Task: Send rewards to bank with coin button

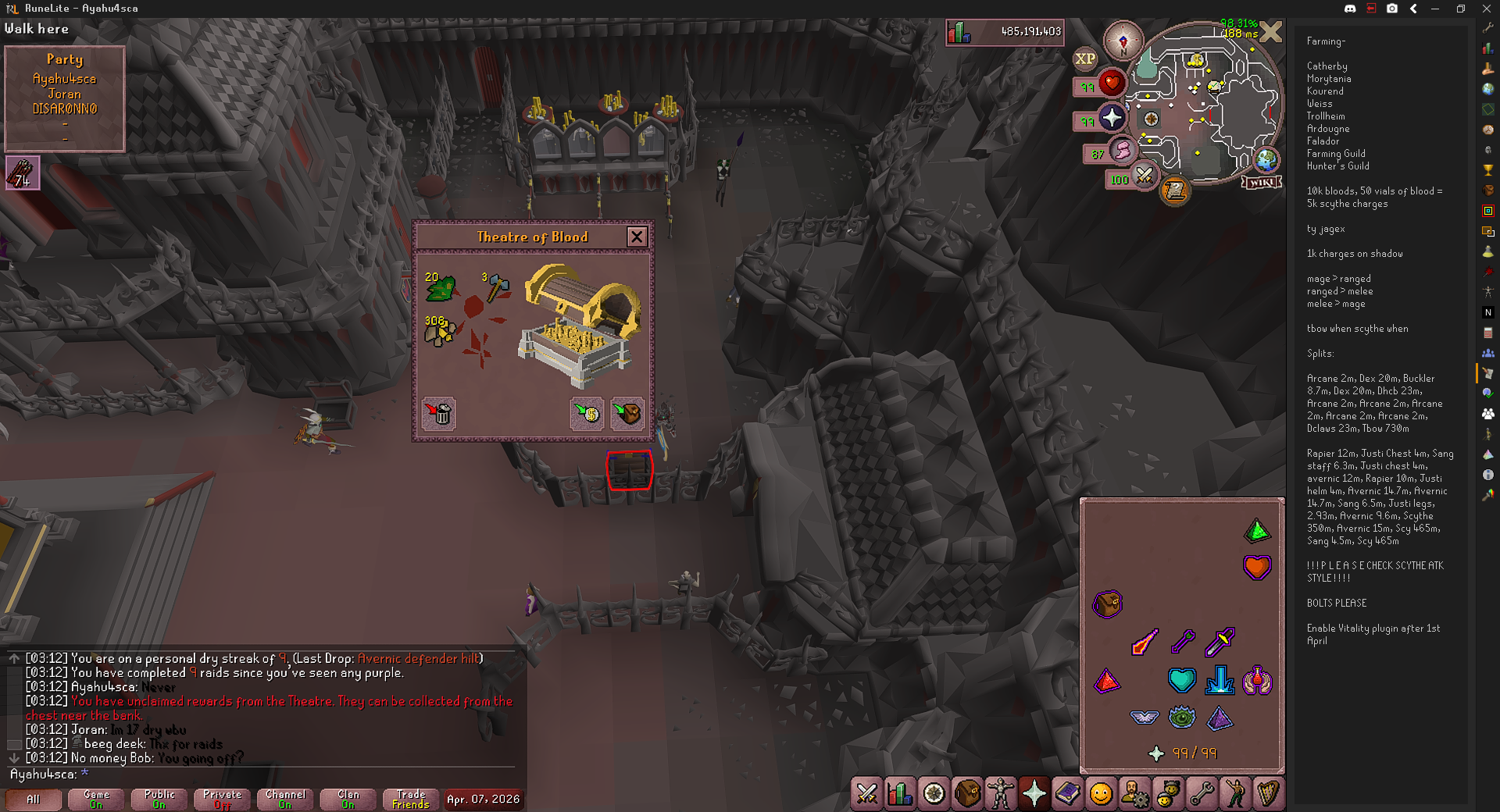Action: pyautogui.click(x=587, y=413)
